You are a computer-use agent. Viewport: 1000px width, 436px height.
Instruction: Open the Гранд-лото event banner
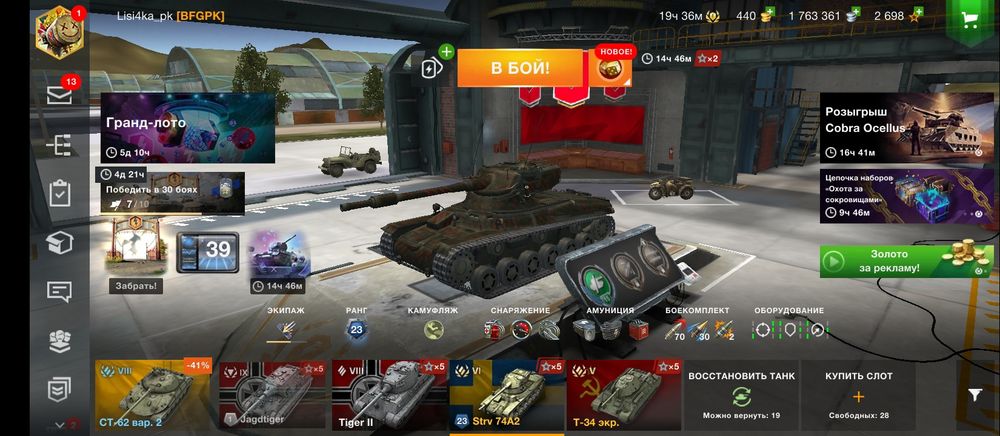click(x=187, y=128)
